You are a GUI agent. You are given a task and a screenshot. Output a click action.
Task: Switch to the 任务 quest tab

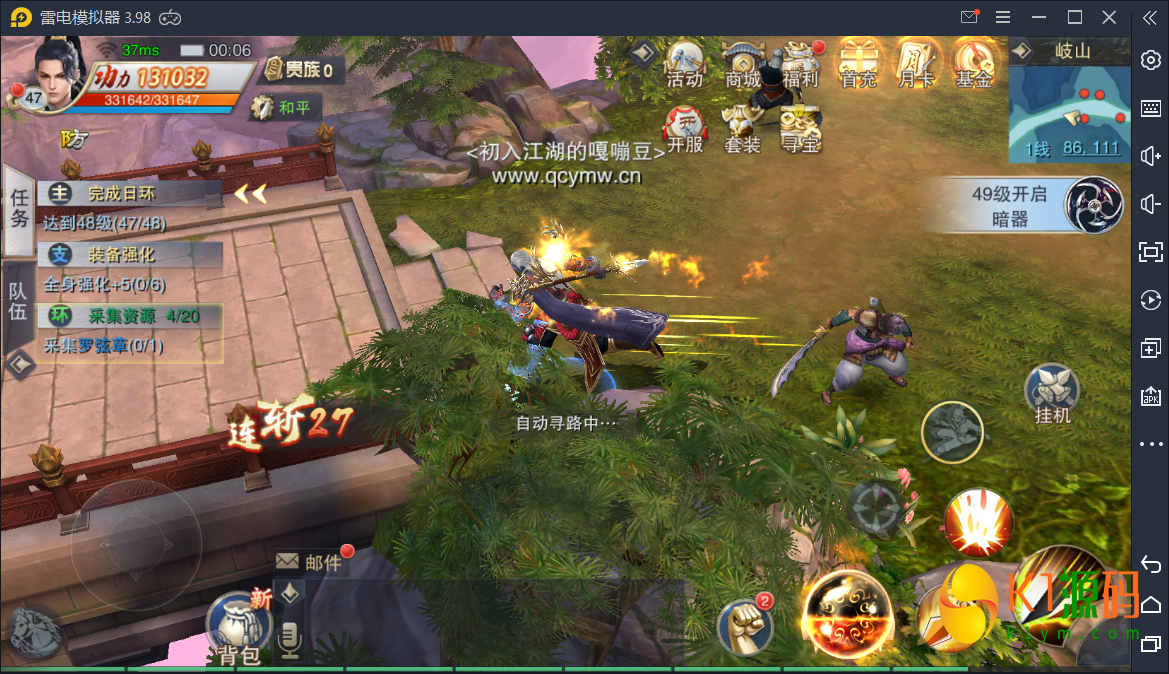[x=18, y=208]
